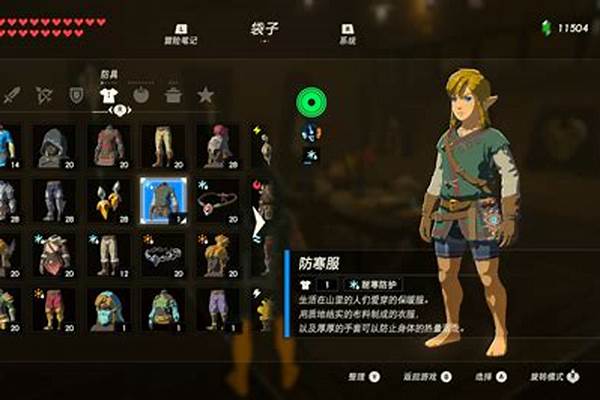The width and height of the screenshot is (600, 400).
Task: Switch to the sword weapons category
Action: pos(12,96)
